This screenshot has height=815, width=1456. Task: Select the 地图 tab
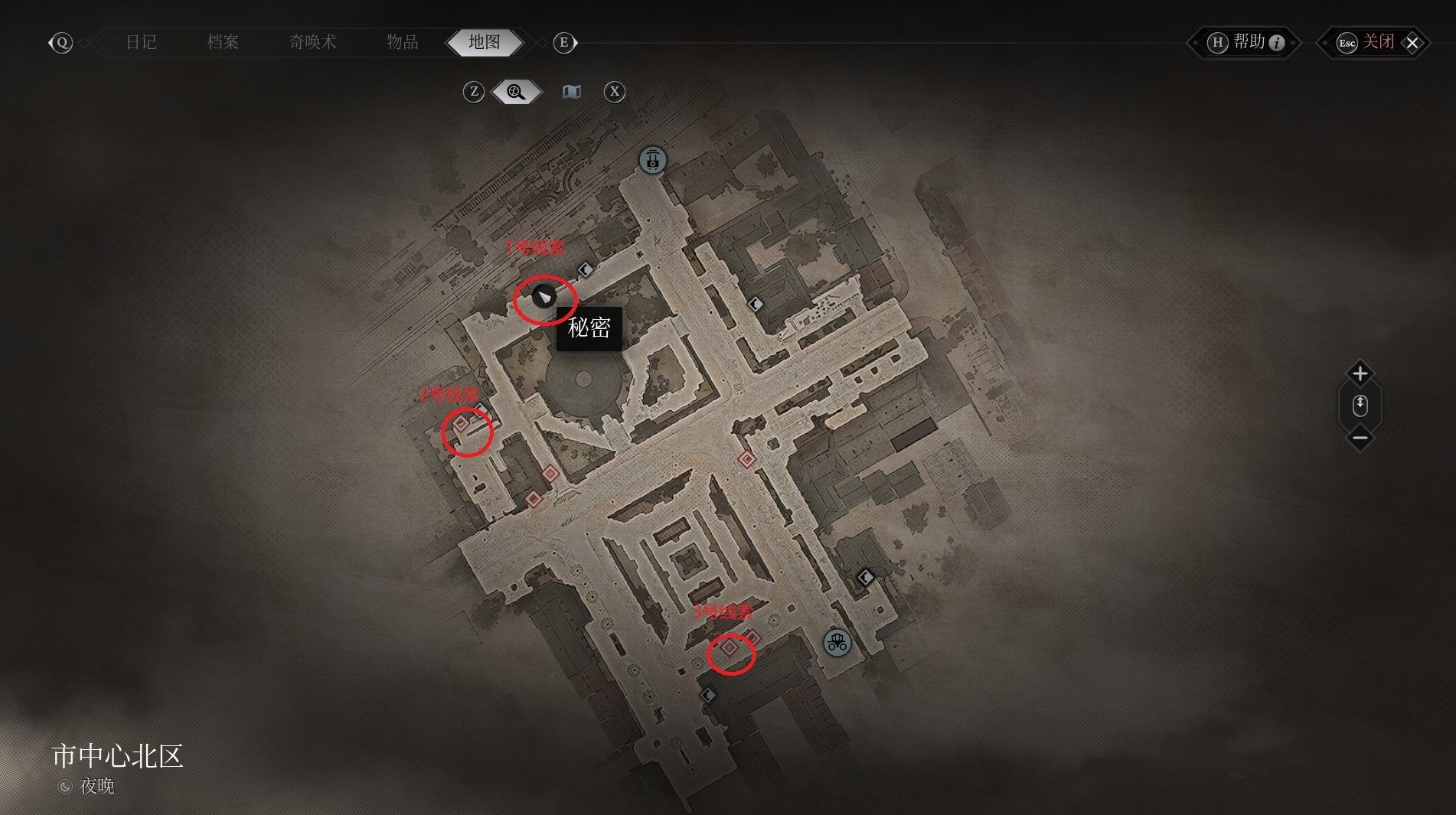(x=485, y=42)
